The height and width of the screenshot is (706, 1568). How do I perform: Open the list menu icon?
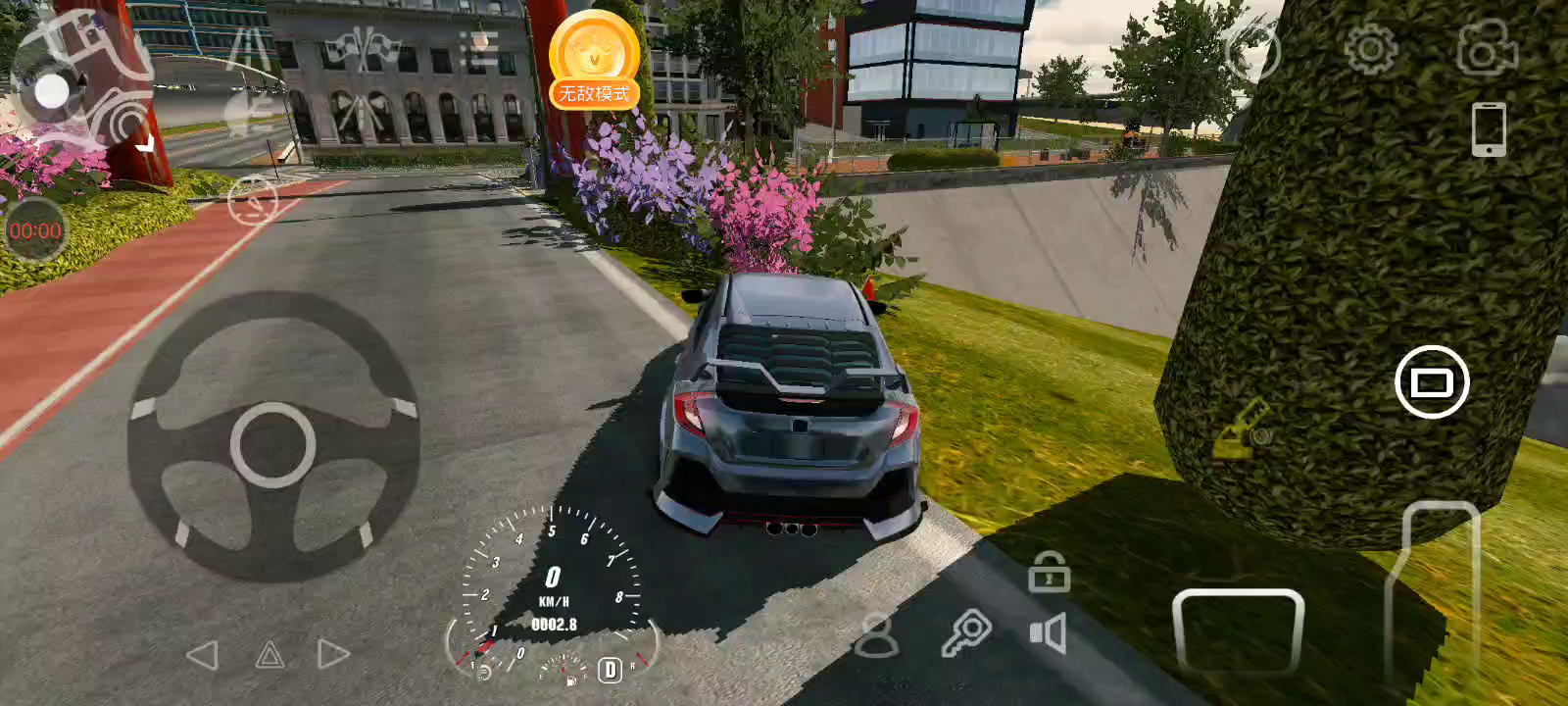(x=479, y=49)
